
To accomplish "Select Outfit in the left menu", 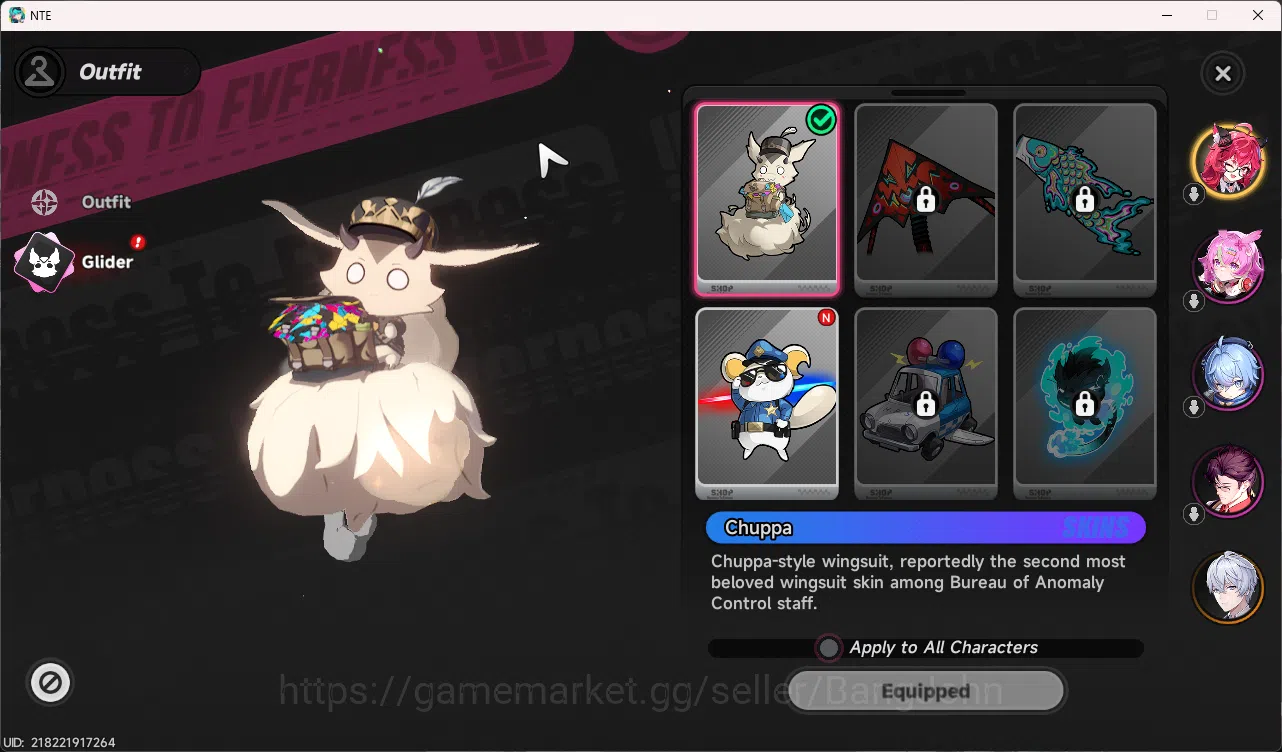I will (x=104, y=201).
